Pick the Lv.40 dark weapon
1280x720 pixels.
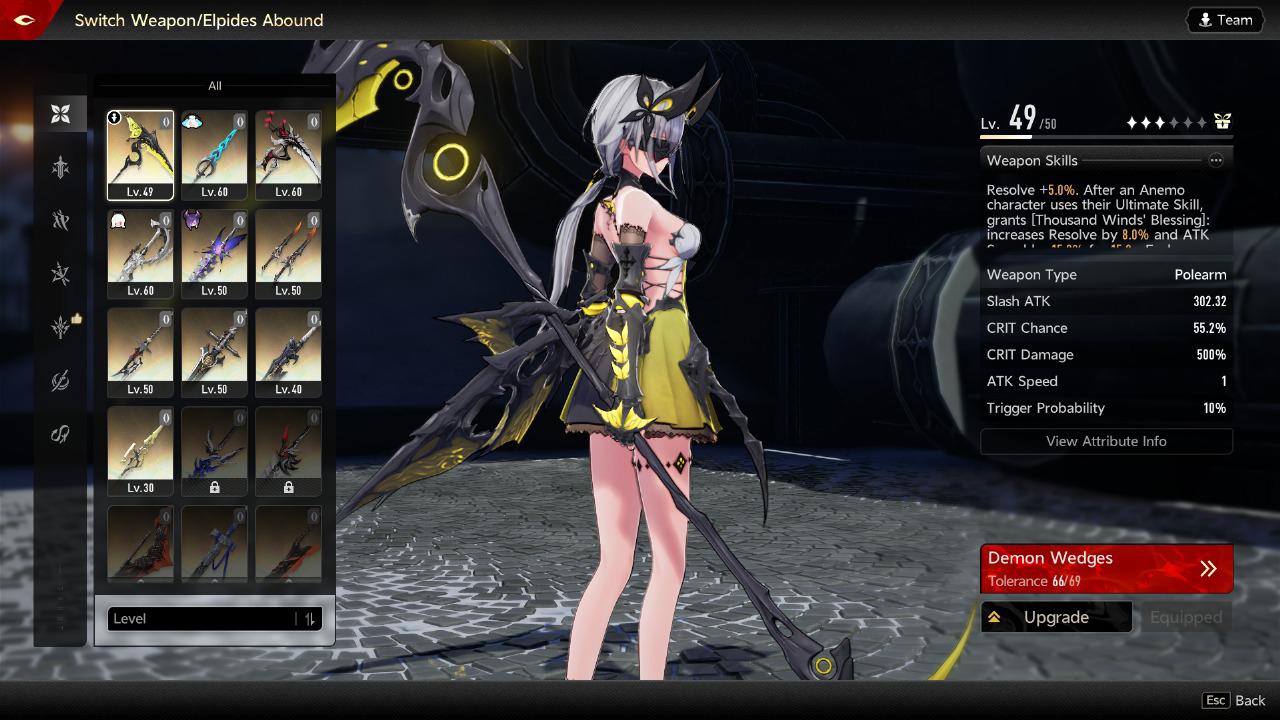pos(288,352)
